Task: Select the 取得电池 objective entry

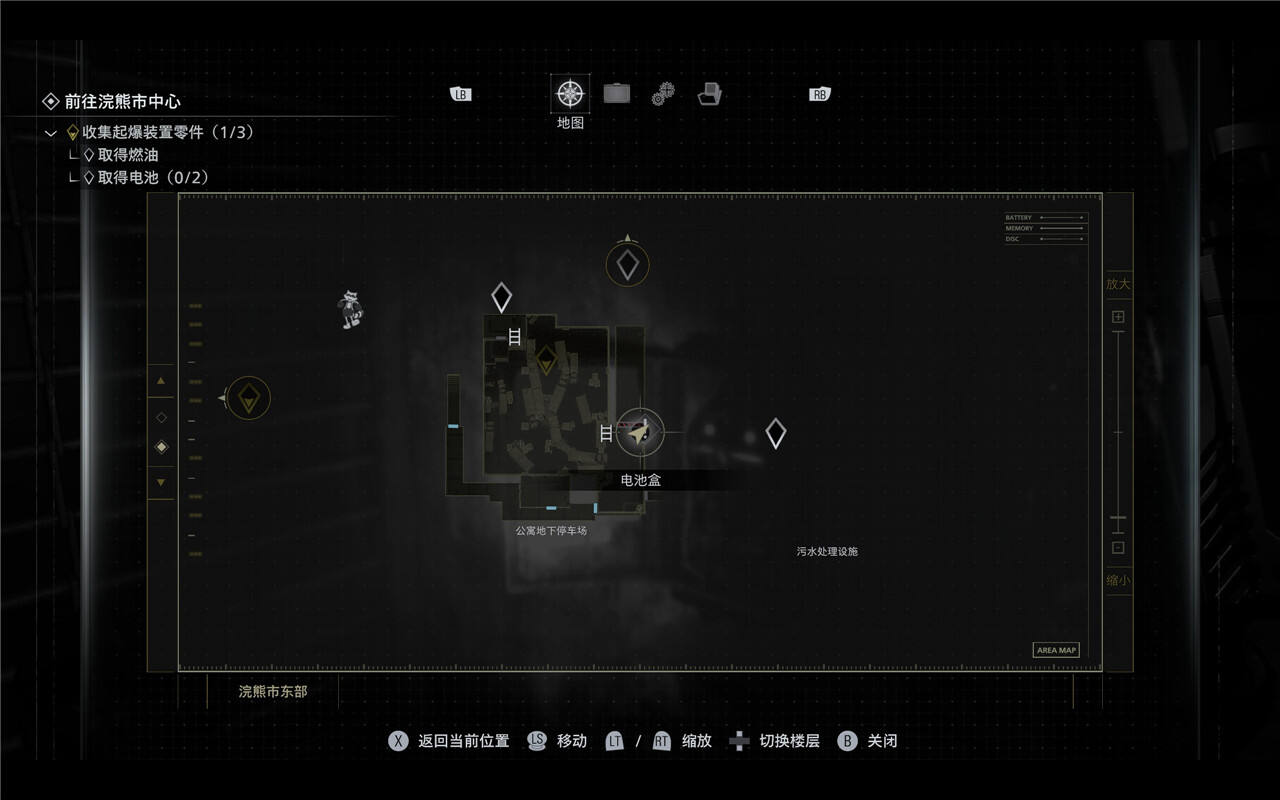Action: [x=152, y=178]
